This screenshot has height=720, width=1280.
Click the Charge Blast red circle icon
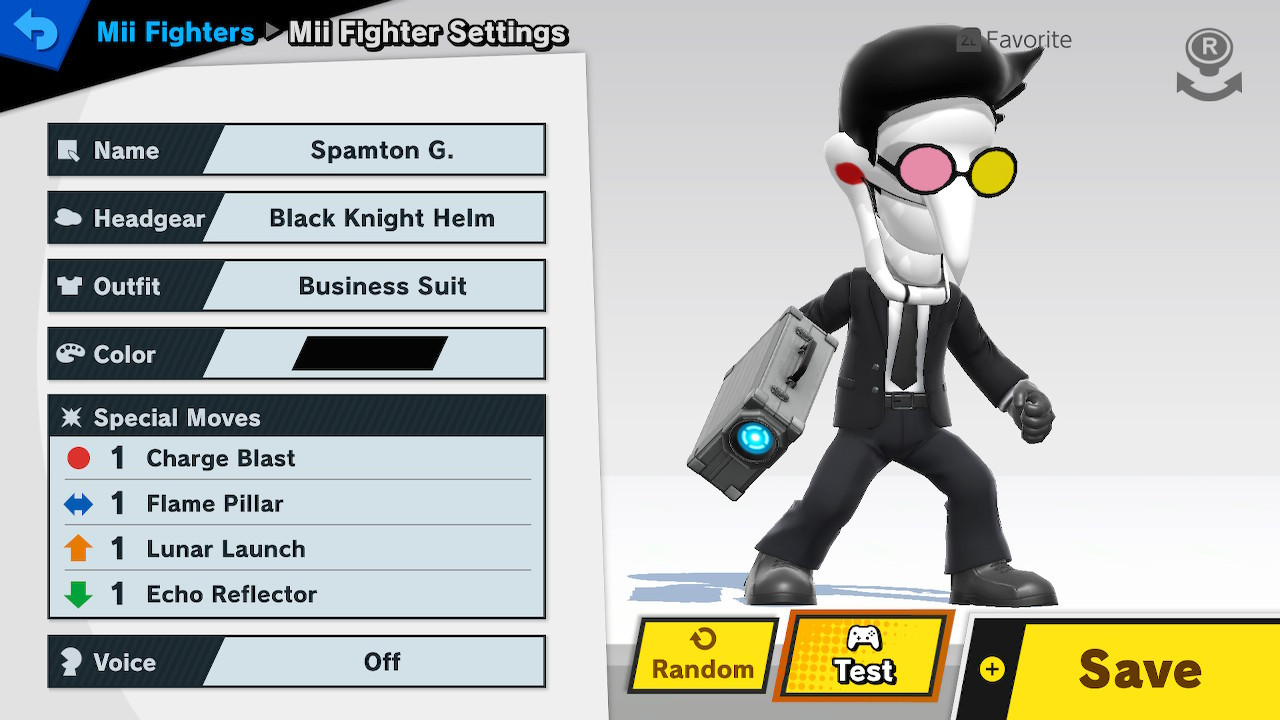77,458
